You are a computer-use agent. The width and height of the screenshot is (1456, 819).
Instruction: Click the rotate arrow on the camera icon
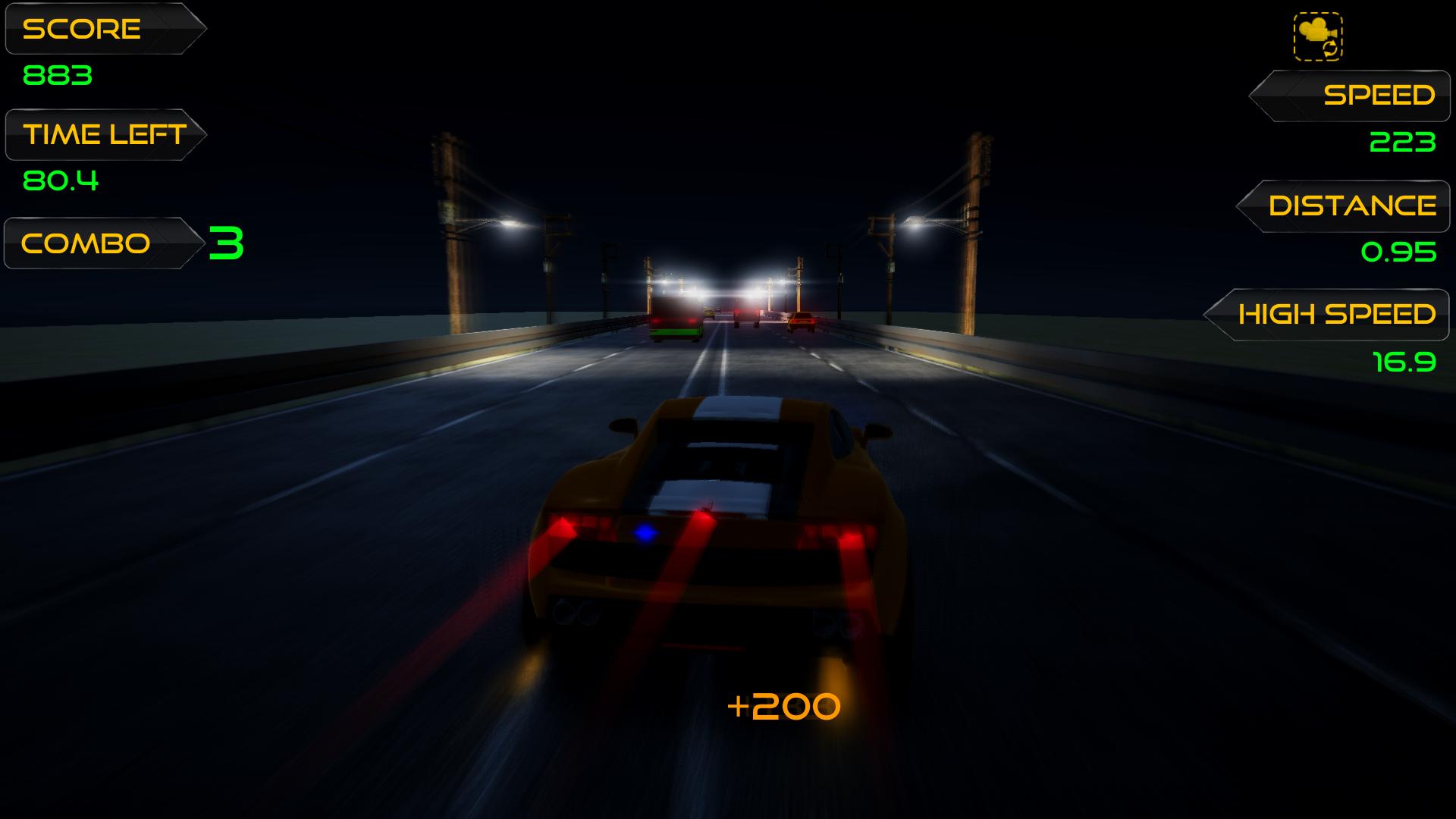click(x=1329, y=50)
